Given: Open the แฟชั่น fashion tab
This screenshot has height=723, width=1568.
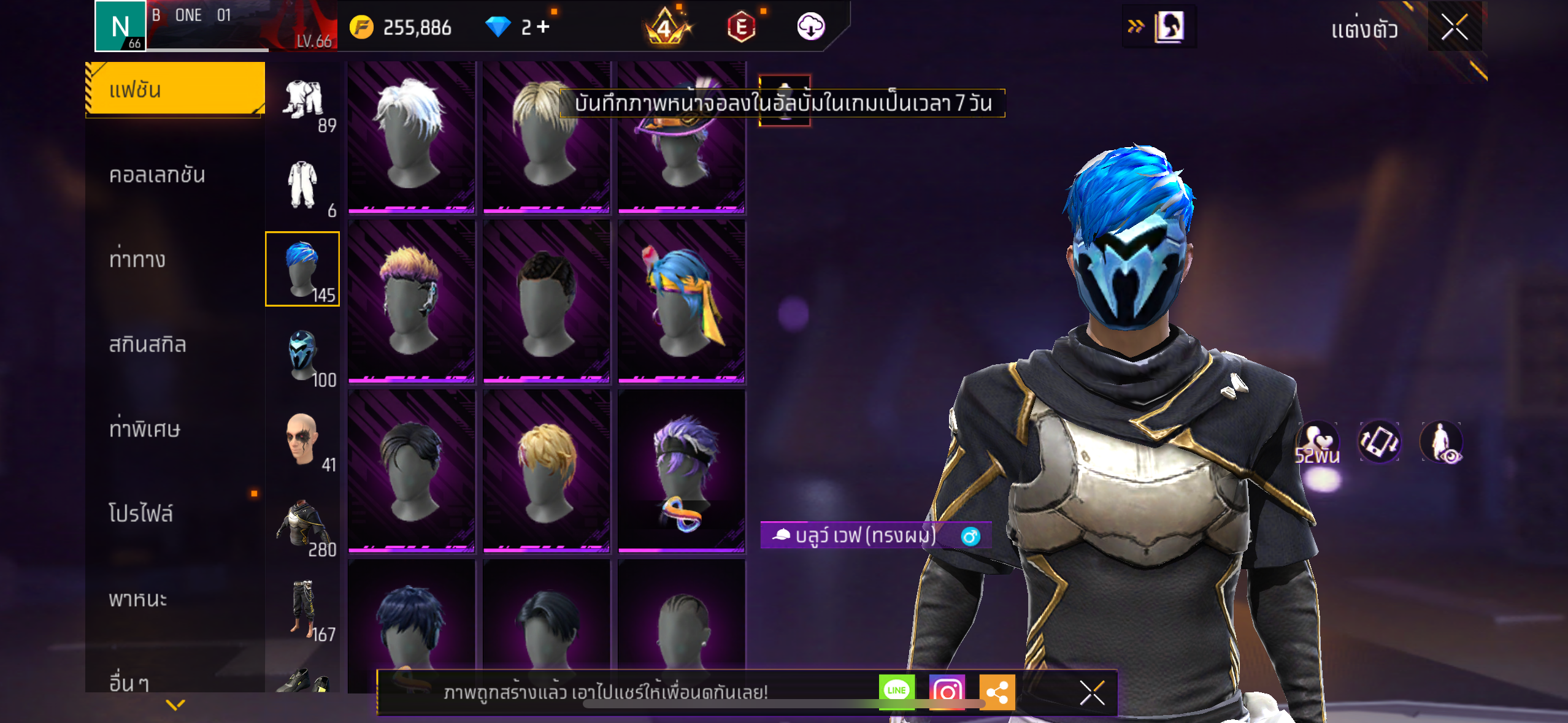Looking at the screenshot, I should tap(175, 90).
